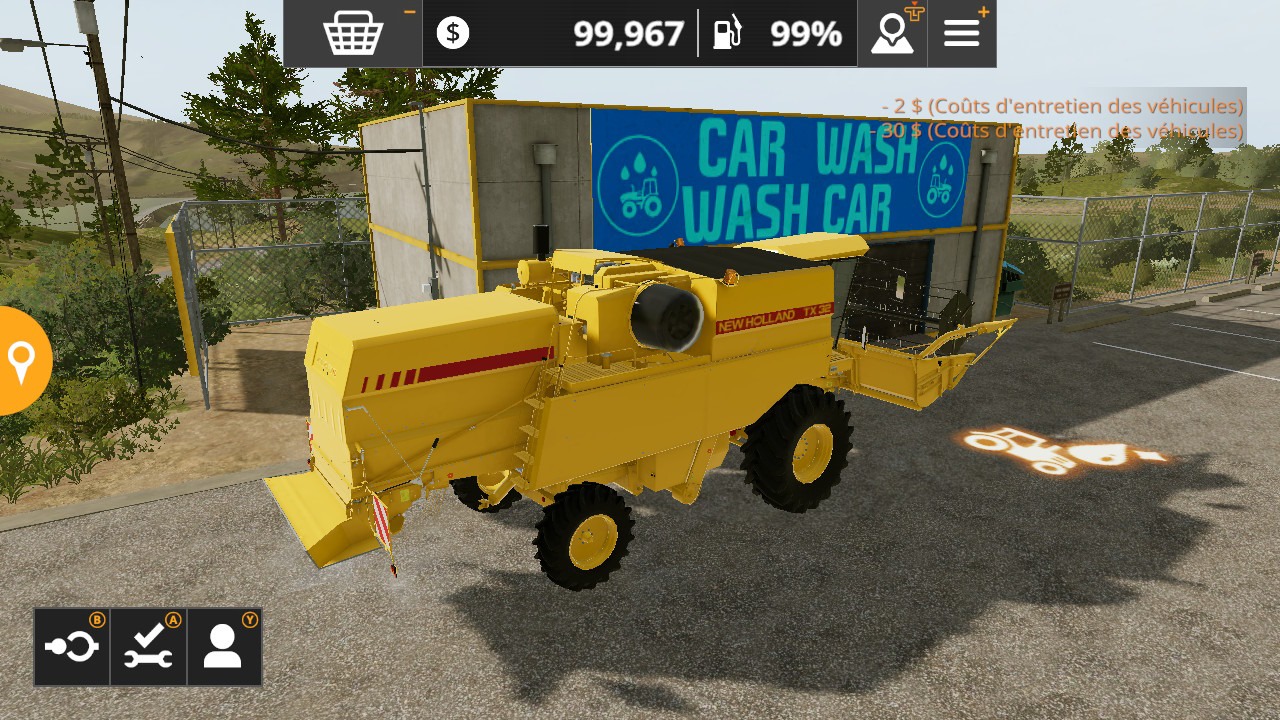Select the wrench and checkmark tool button

[x=148, y=647]
